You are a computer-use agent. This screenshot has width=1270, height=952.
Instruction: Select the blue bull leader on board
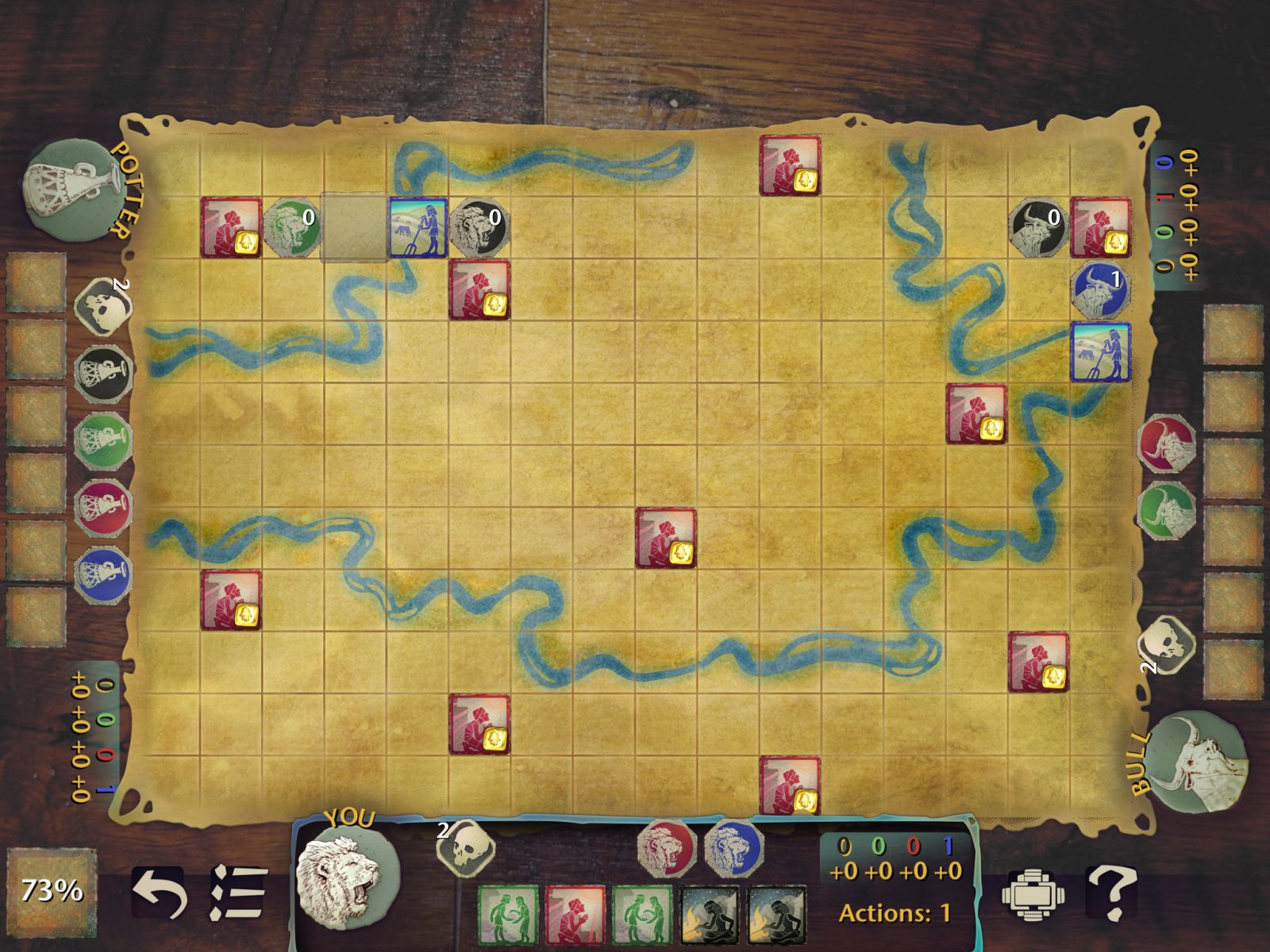tap(1100, 290)
